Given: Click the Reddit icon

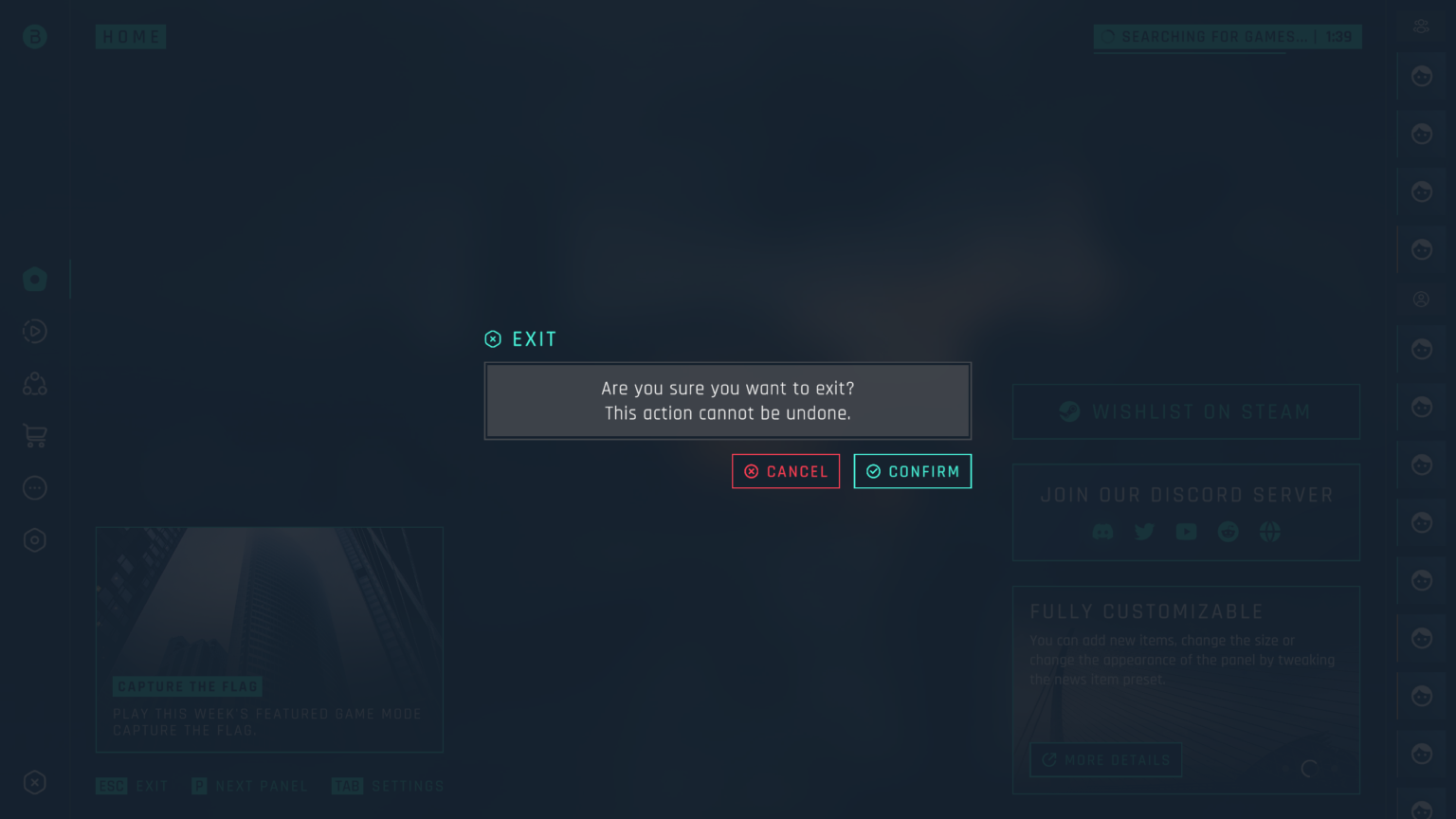Looking at the screenshot, I should point(1228,532).
